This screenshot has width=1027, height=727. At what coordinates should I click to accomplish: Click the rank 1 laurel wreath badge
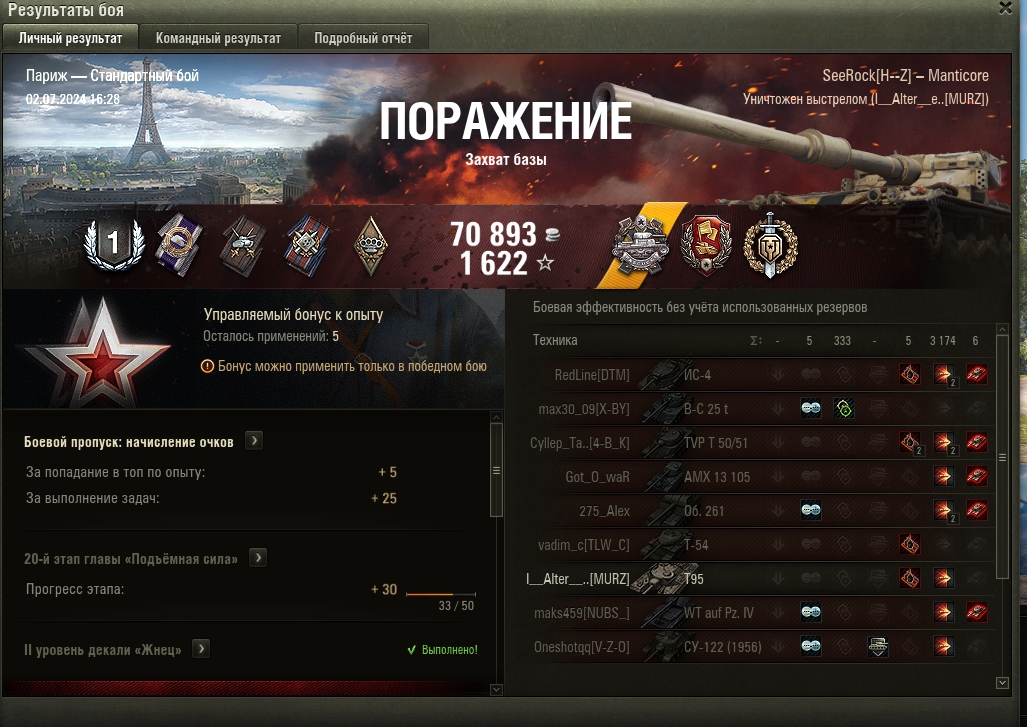coord(113,243)
